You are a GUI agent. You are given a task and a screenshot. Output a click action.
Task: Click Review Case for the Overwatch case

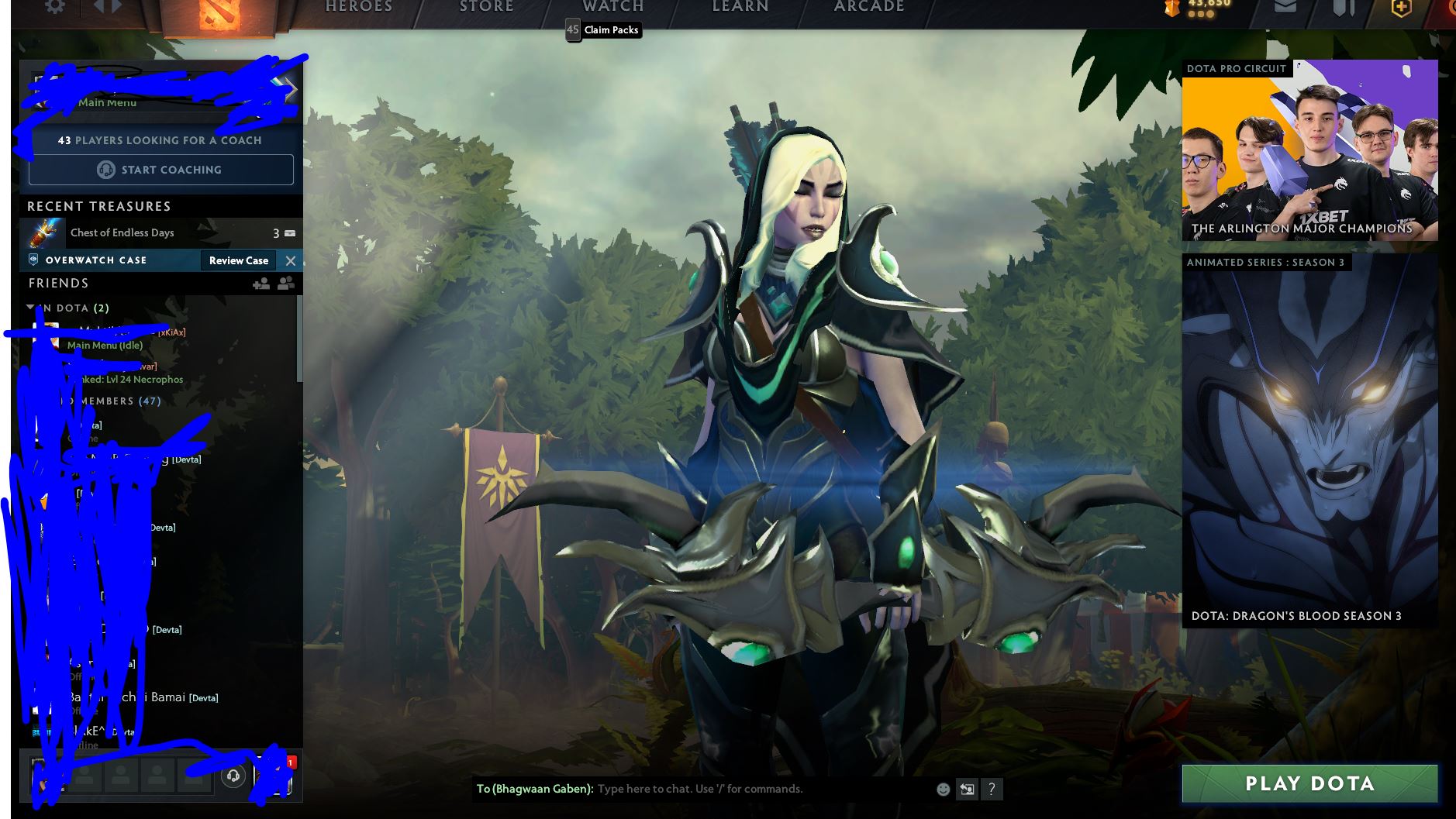(x=238, y=260)
